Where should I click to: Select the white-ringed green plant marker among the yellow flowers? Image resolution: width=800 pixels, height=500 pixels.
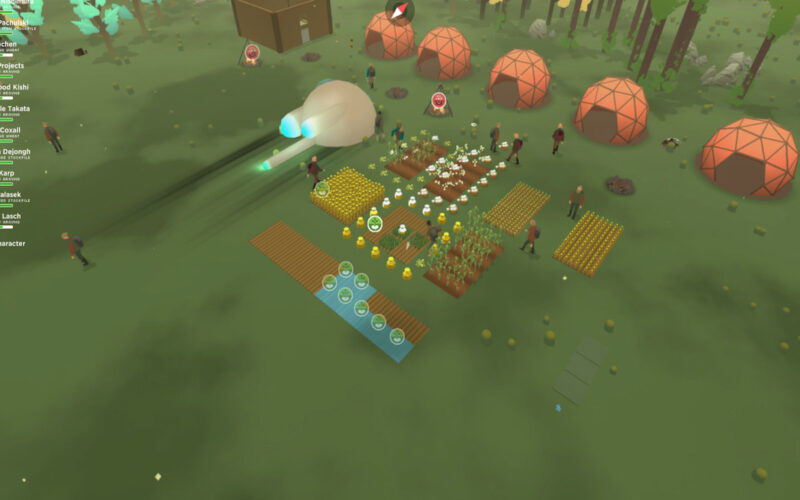pos(375,224)
